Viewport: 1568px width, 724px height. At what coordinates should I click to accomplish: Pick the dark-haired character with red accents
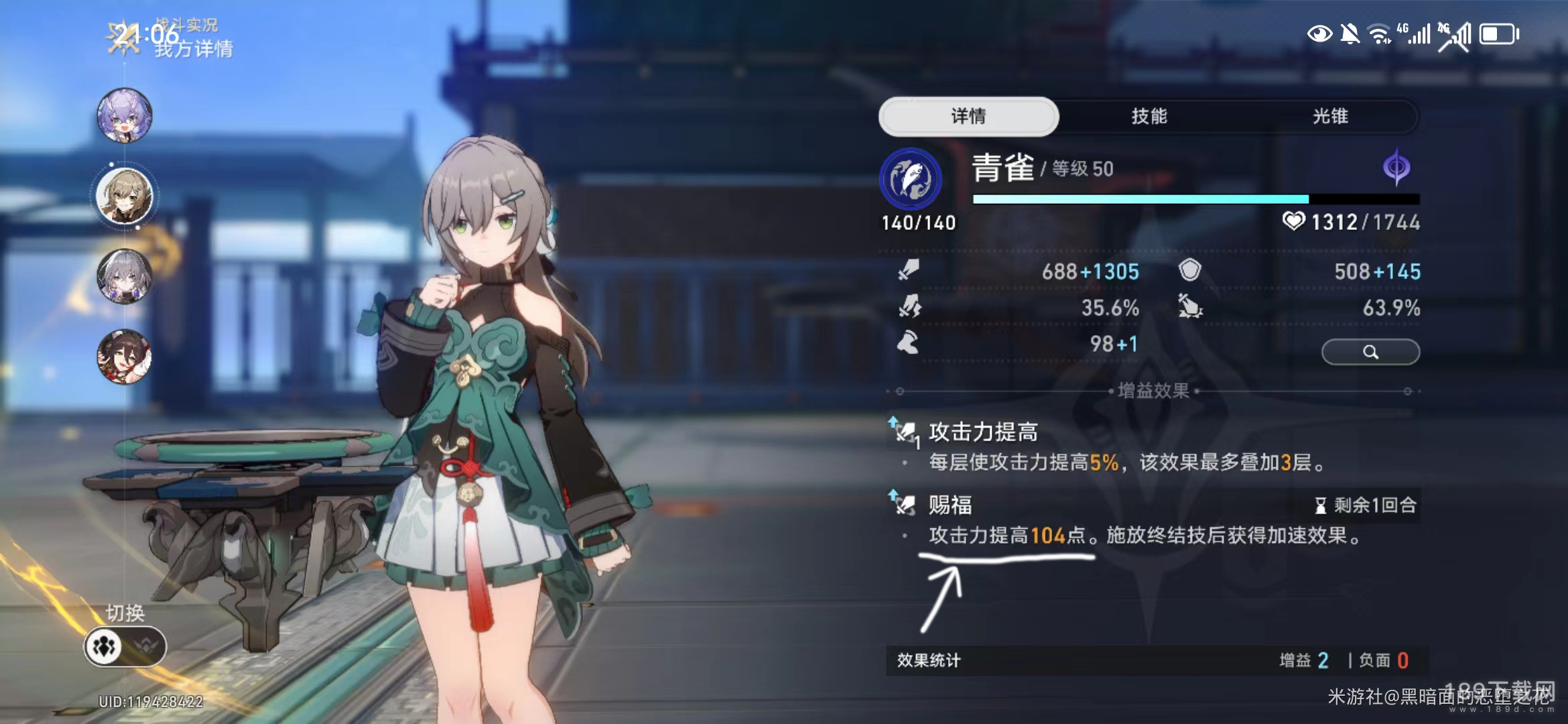125,356
